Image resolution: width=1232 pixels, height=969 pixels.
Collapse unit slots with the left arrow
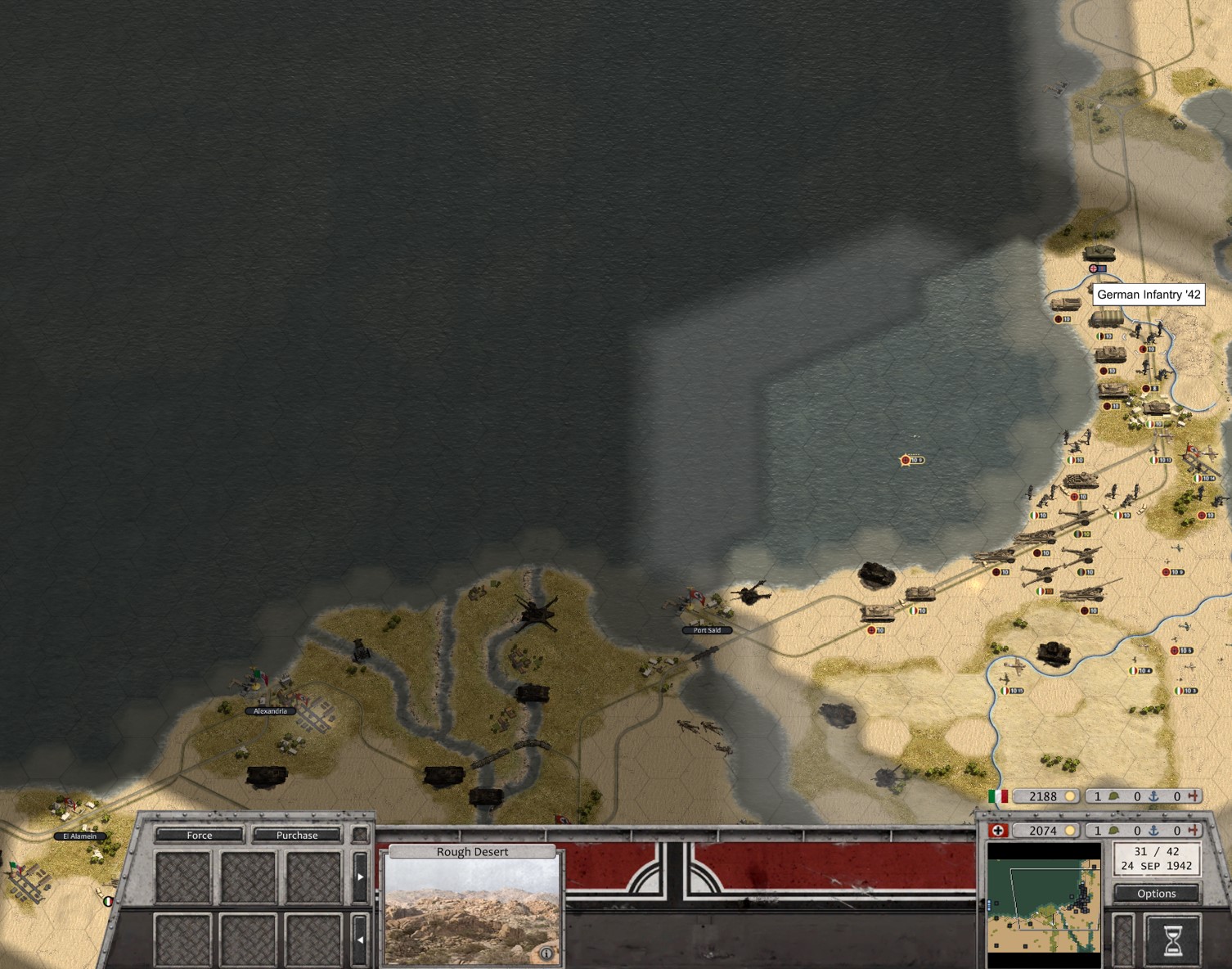point(362,938)
